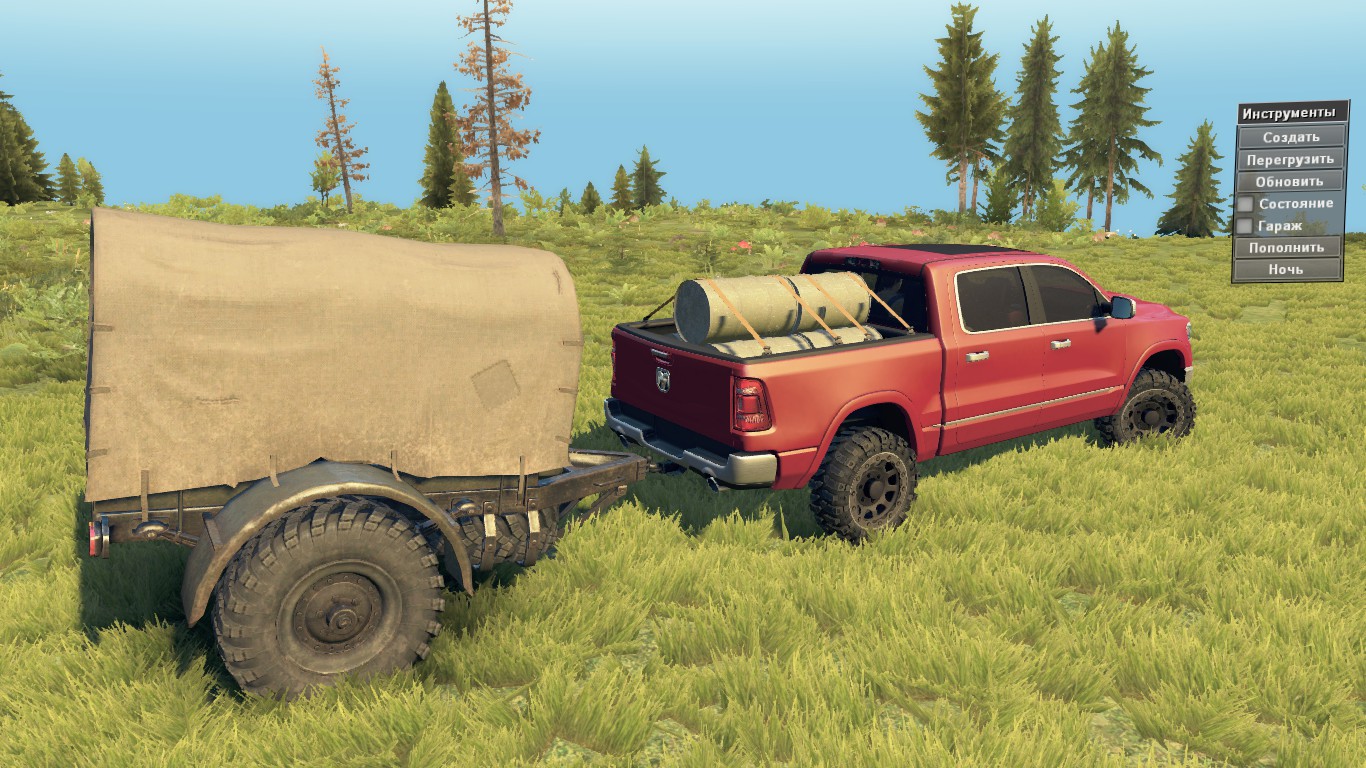This screenshot has height=768, width=1366.
Task: Choose the Обновить button
Action: tap(1290, 181)
